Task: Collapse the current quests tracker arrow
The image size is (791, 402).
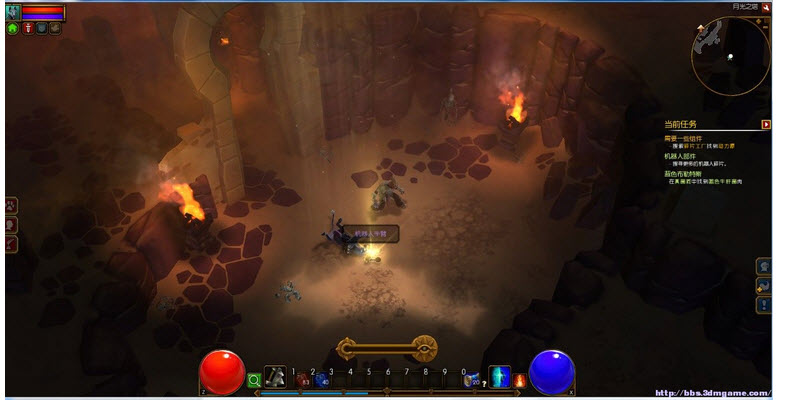Action: (x=766, y=125)
